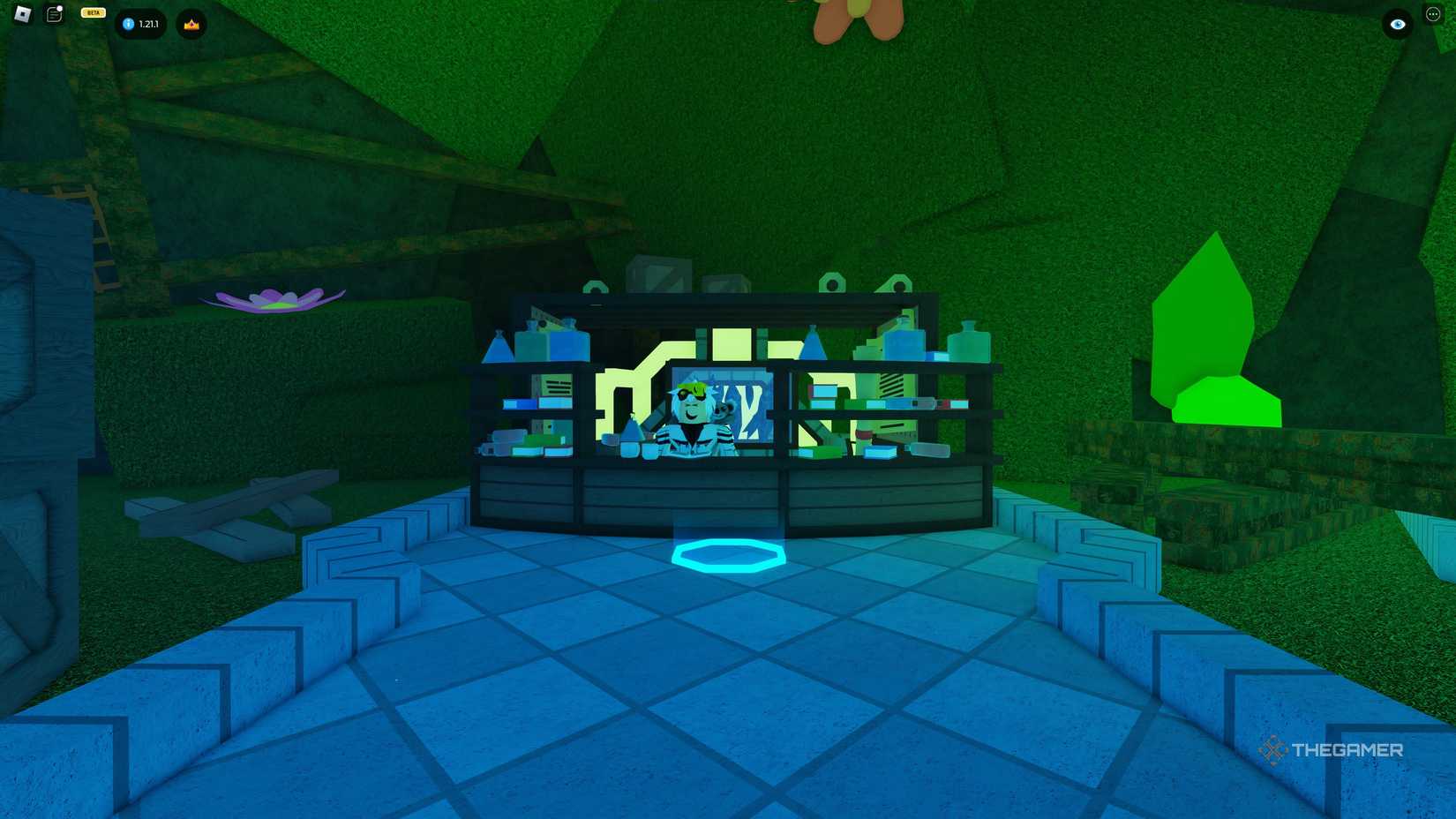Click the version label reading 1.21.1
Screen dimensions: 1456x819
[150, 25]
